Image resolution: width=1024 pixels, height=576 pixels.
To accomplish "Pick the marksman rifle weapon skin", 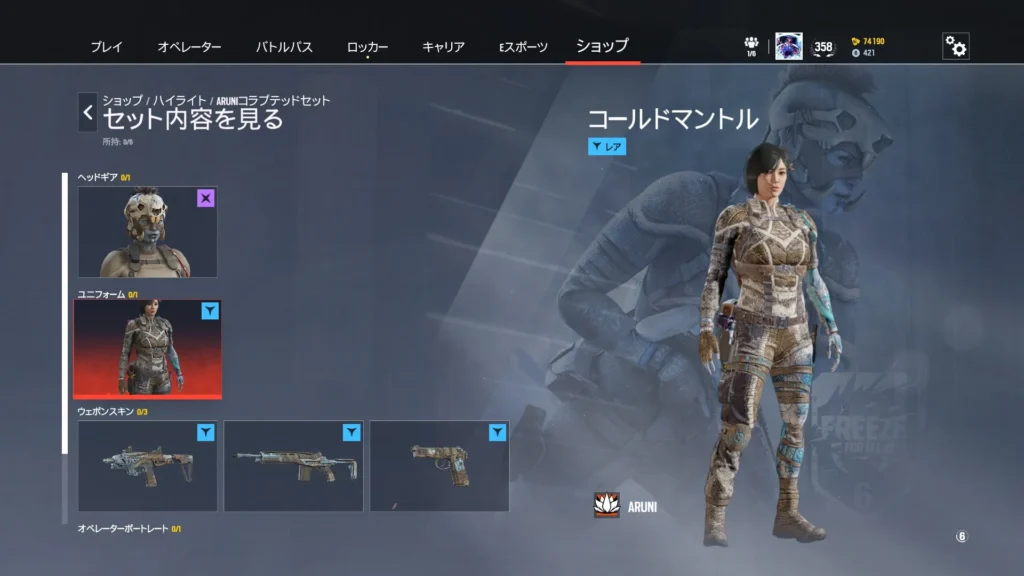I will (293, 466).
